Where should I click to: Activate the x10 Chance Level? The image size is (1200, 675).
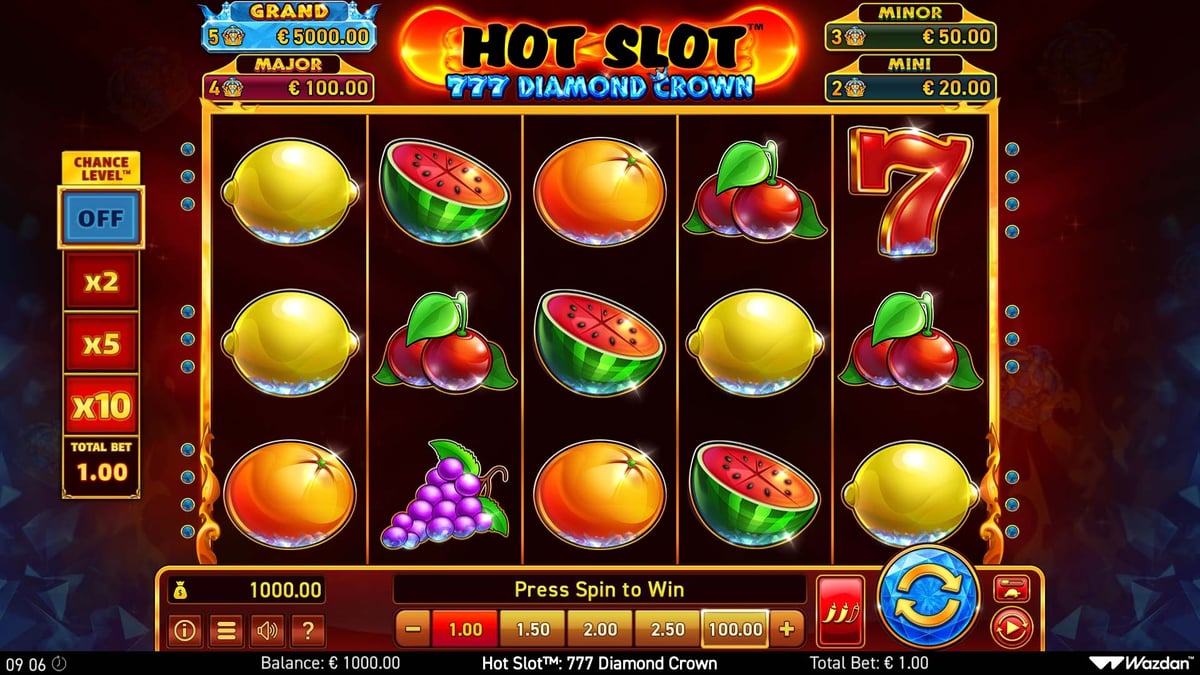click(101, 406)
